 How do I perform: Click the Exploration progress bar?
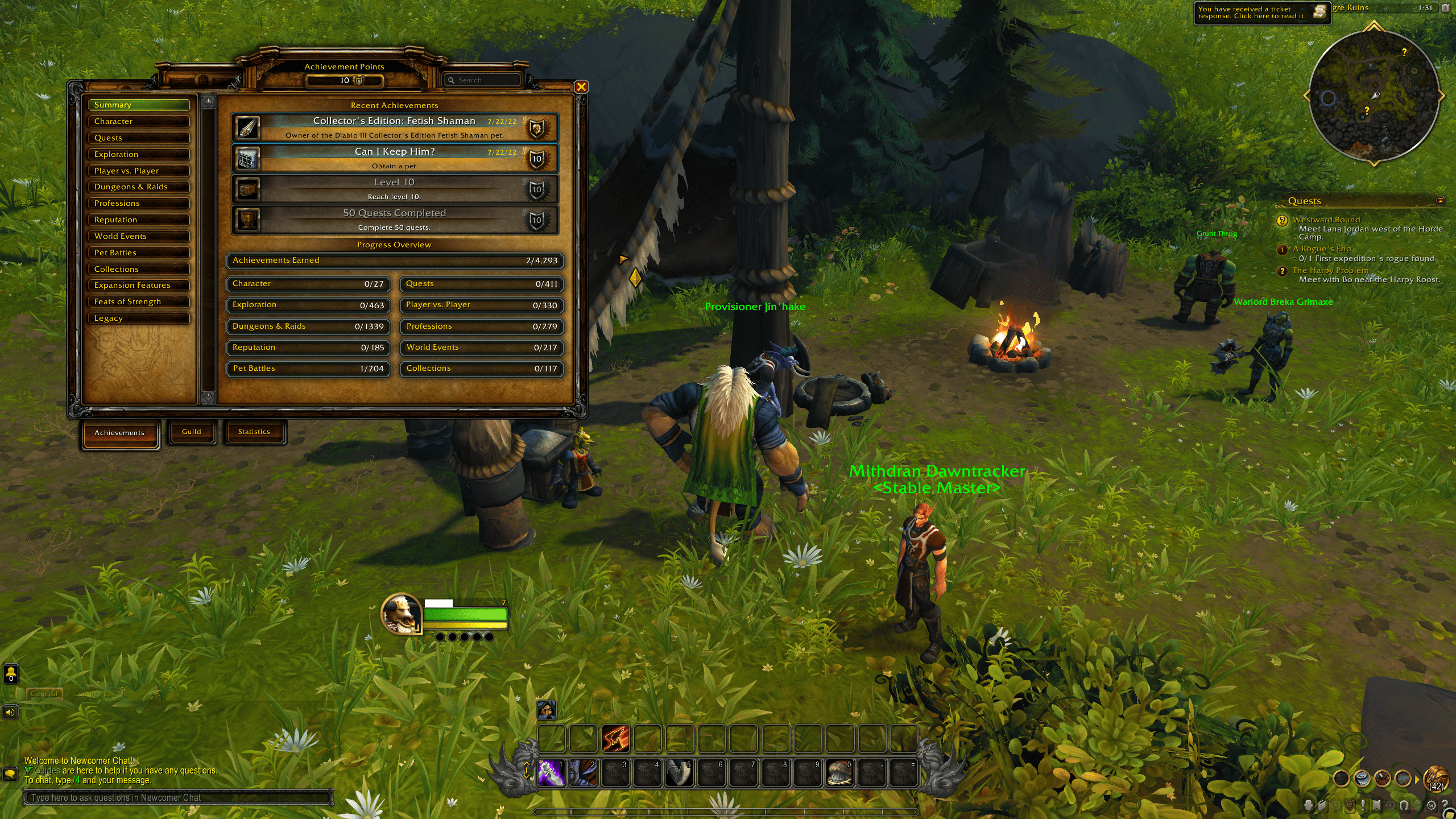[x=308, y=305]
